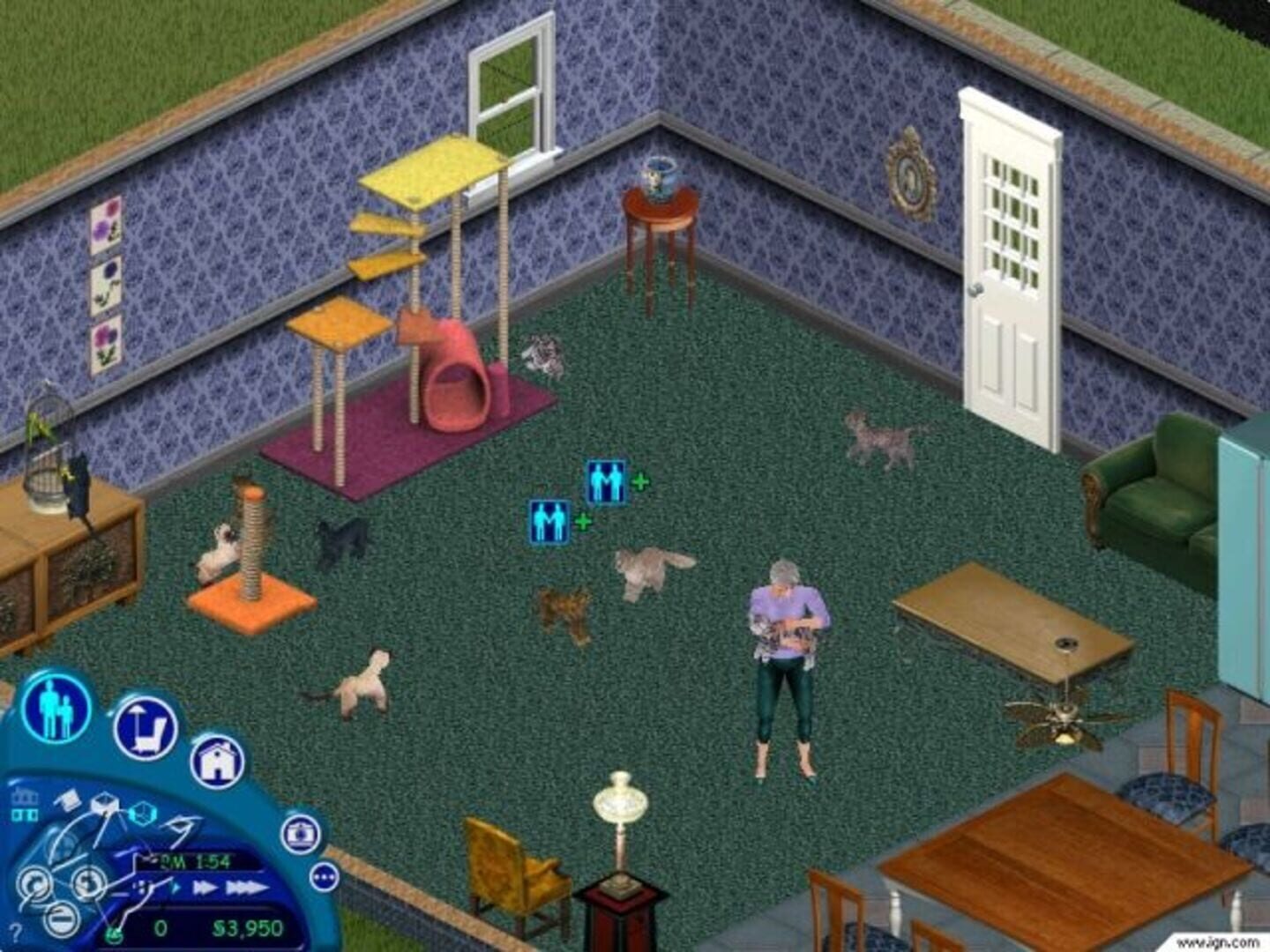The height and width of the screenshot is (952, 1270).
Task: Set fast game speed
Action: point(205,887)
